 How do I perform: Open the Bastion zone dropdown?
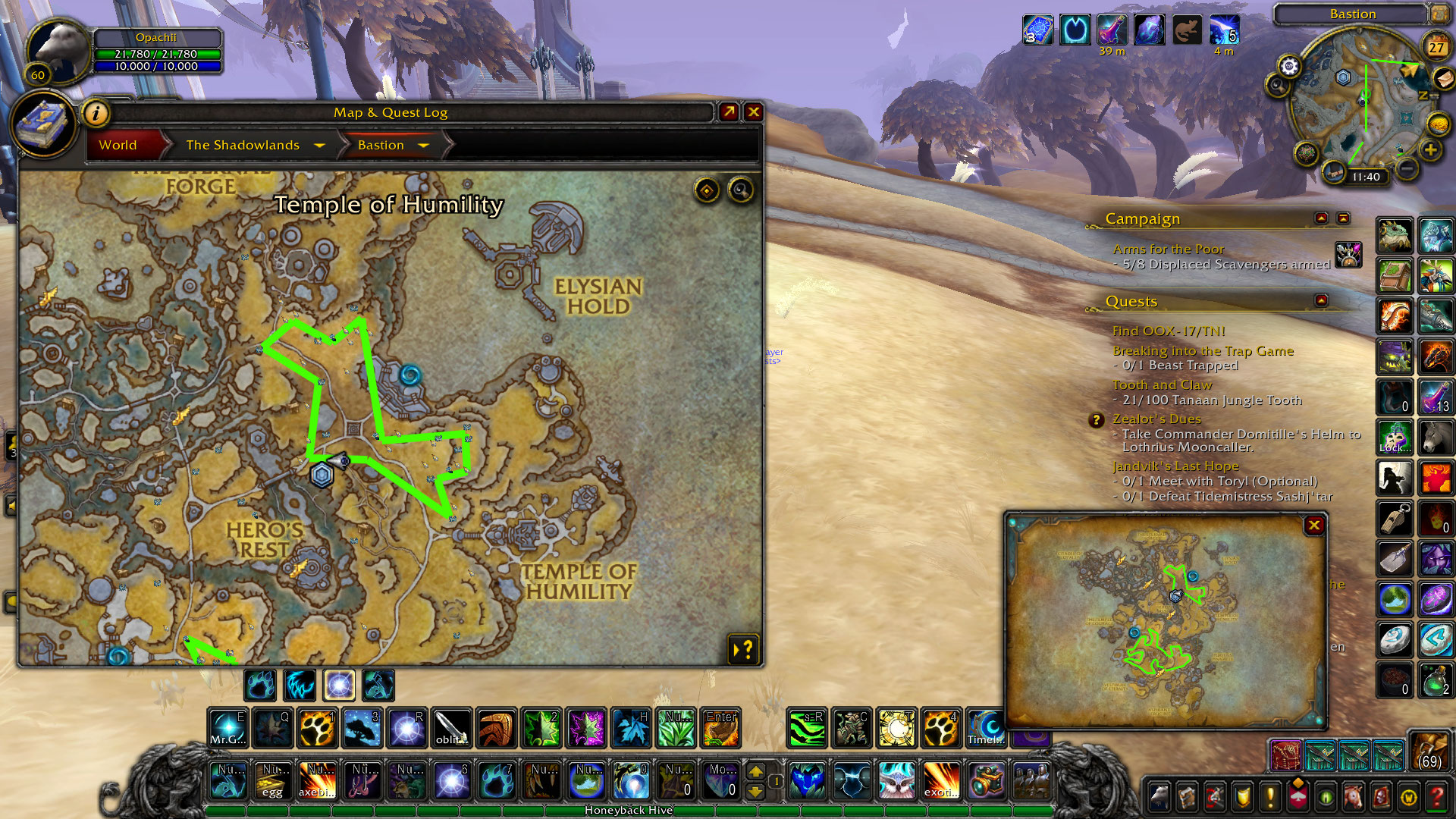[x=423, y=145]
